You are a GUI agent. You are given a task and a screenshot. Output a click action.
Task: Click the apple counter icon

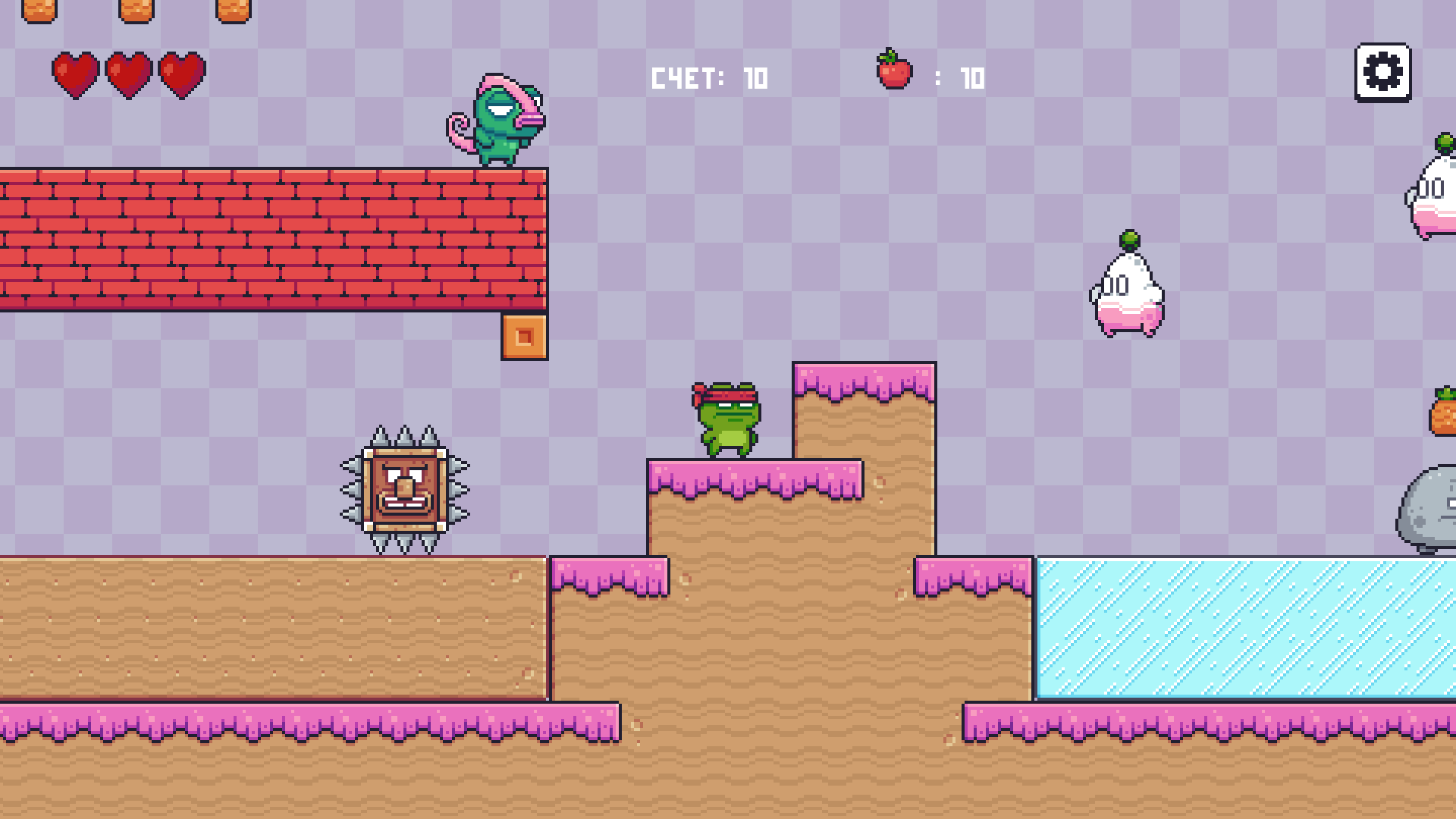[x=893, y=74]
